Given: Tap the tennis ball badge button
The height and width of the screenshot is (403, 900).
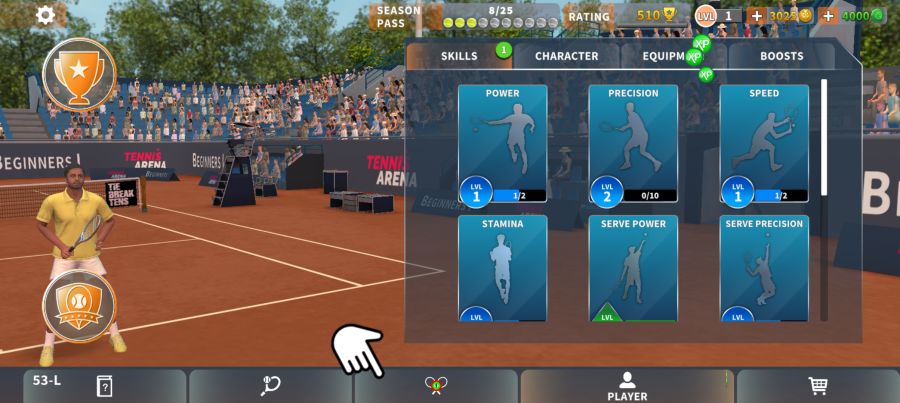Looking at the screenshot, I should coord(79,306).
